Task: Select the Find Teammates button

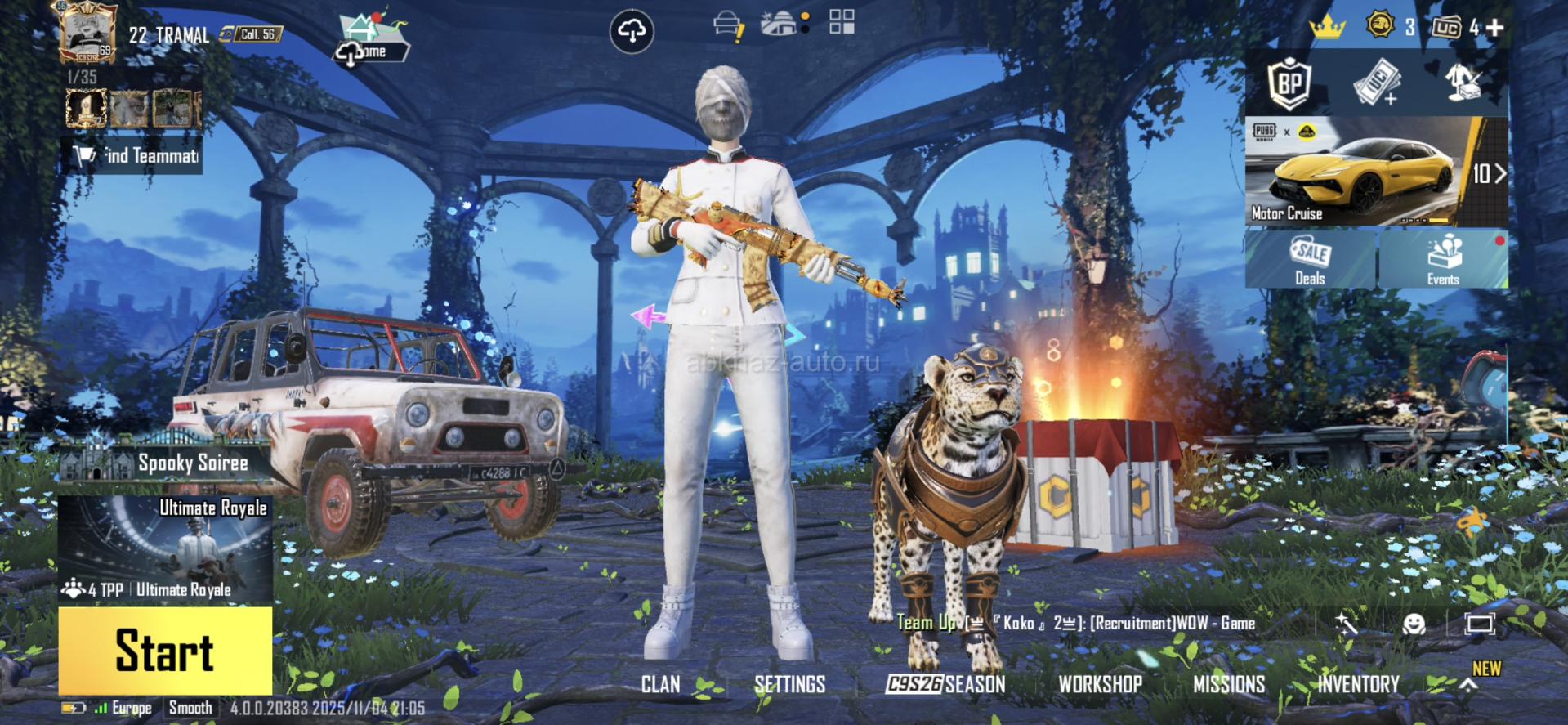Action: 132,155
